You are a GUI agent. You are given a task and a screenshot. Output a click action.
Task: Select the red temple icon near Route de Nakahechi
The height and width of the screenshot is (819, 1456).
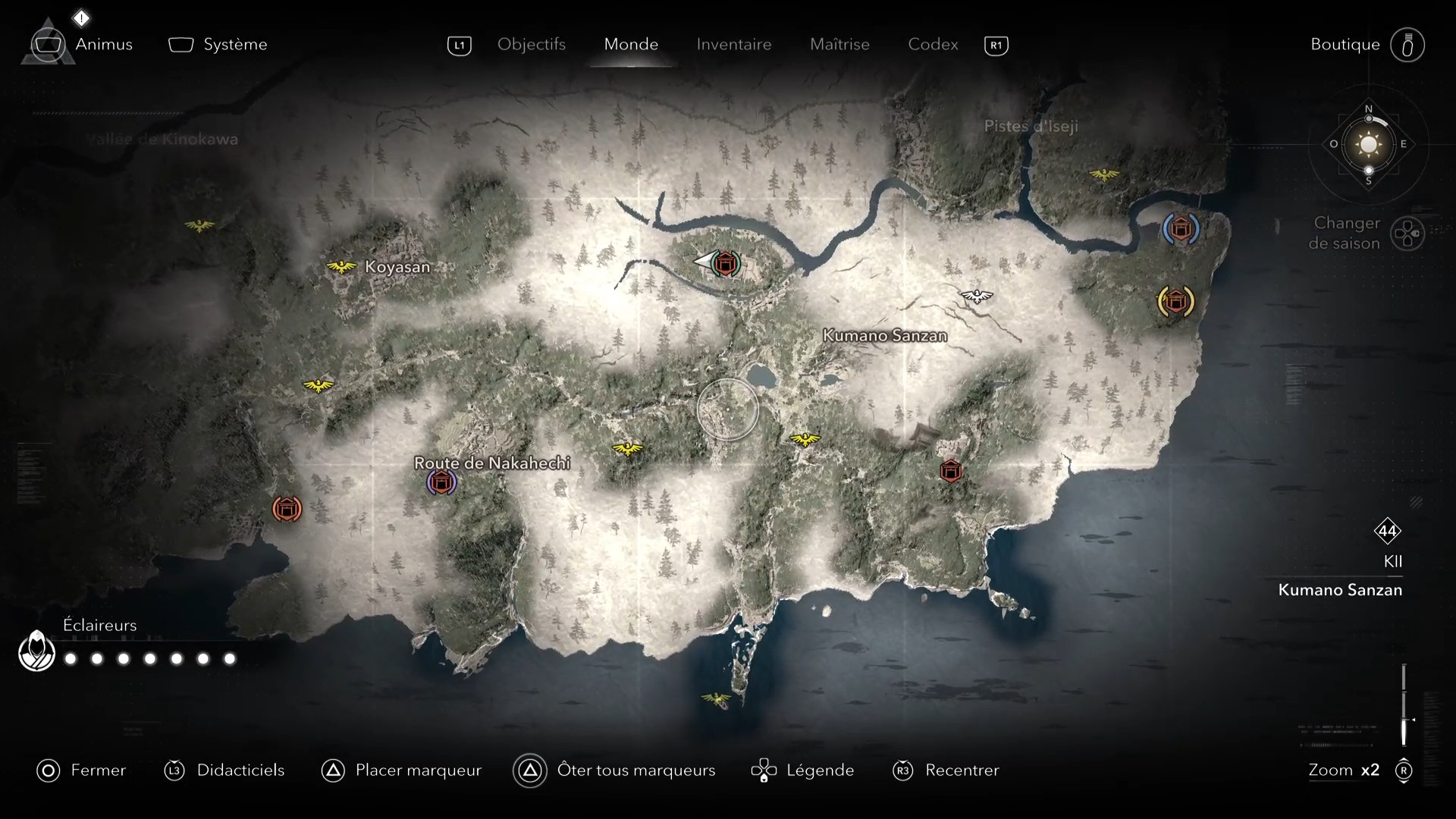point(952,470)
